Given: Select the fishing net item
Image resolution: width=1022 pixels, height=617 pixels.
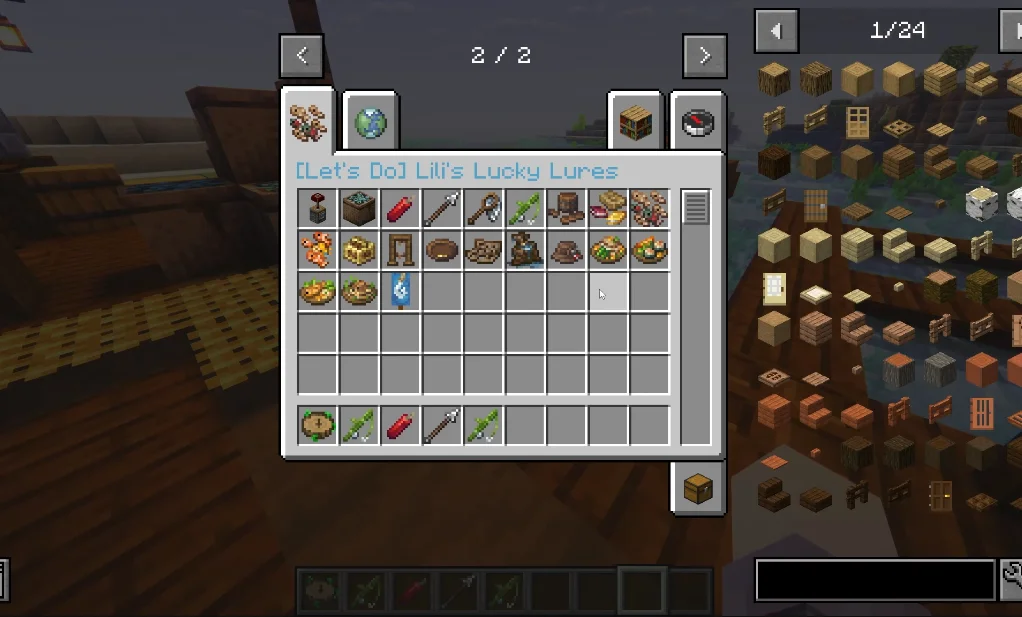Looking at the screenshot, I should [484, 208].
